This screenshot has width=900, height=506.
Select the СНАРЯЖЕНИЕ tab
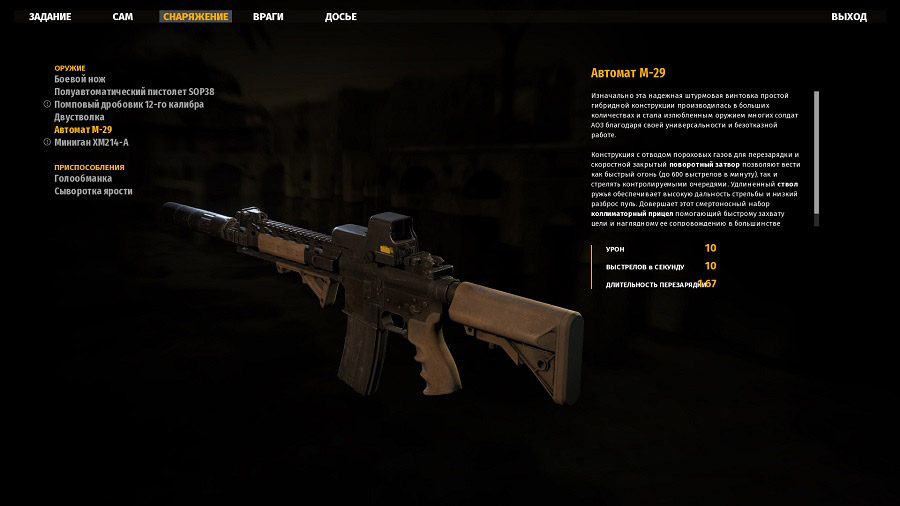[196, 17]
